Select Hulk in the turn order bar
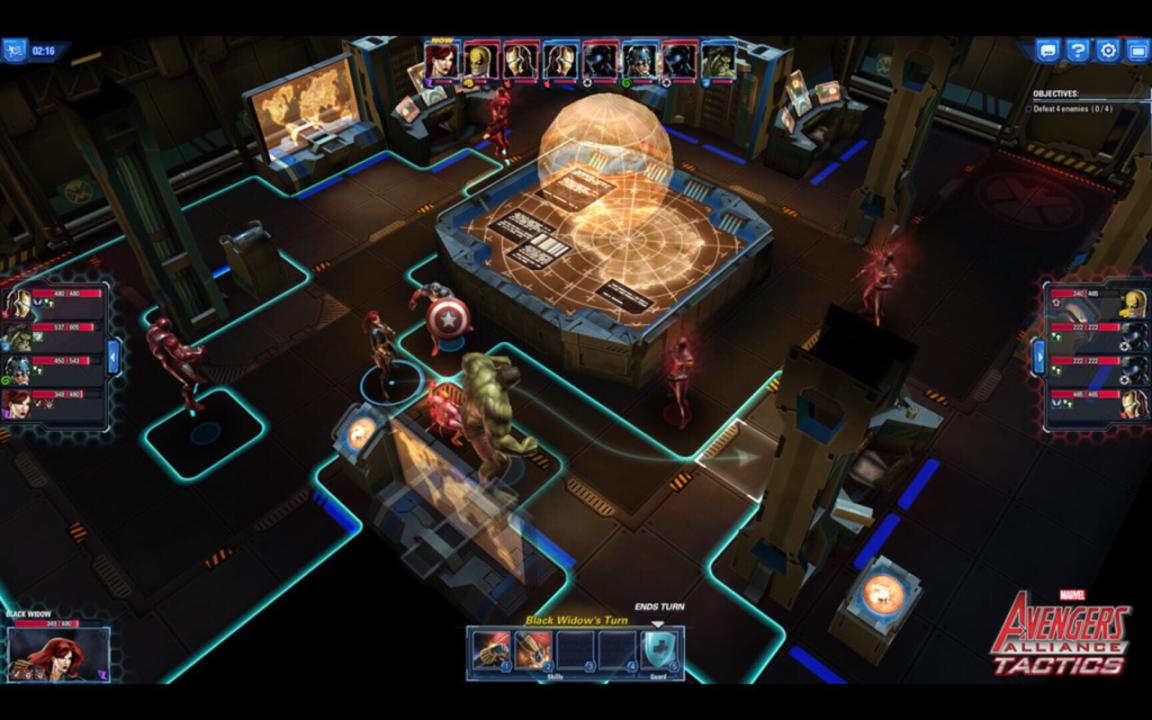The image size is (1152, 720). coord(718,61)
